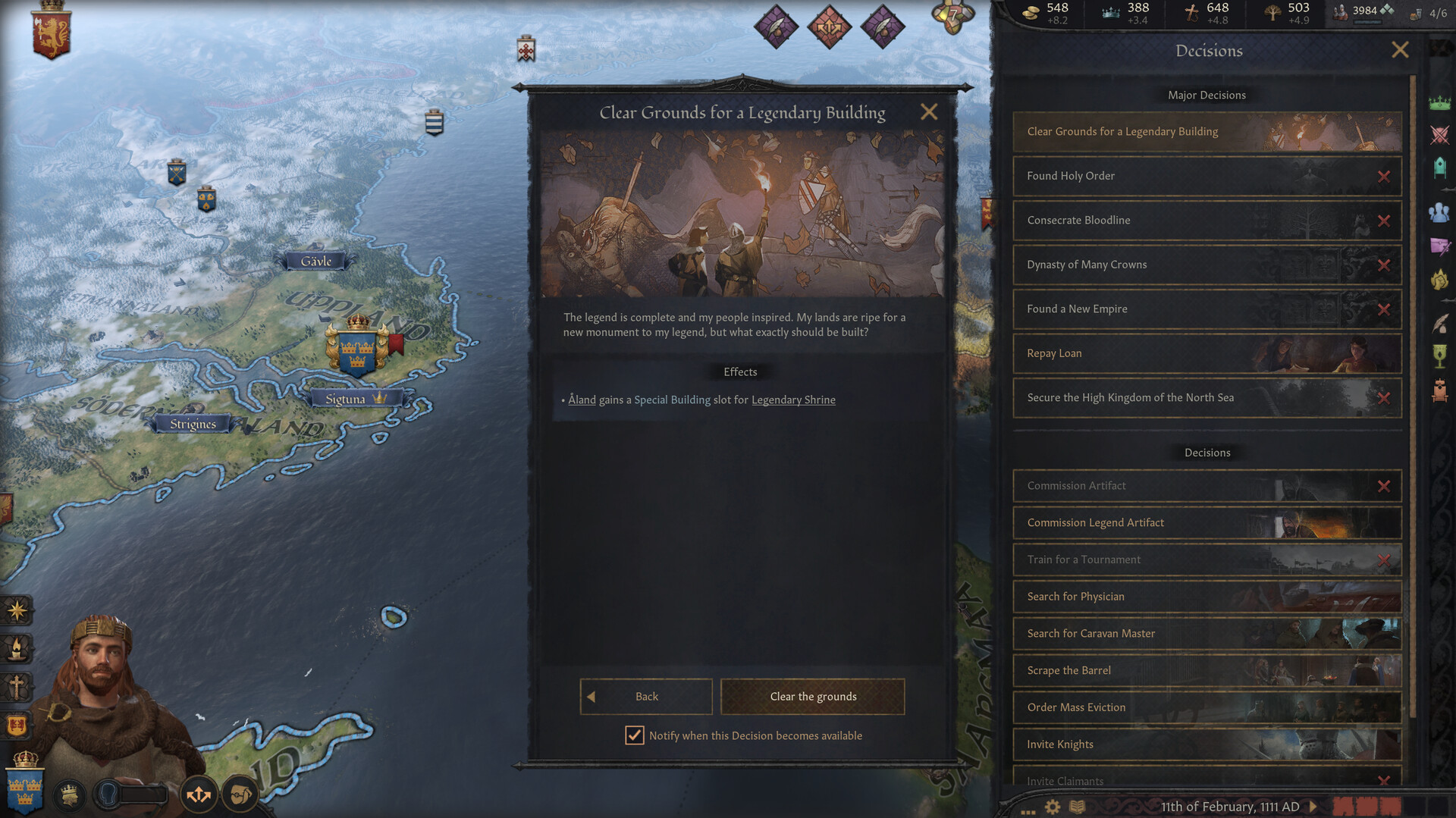Uncheck Notify when this Decision becomes available

pyautogui.click(x=635, y=735)
